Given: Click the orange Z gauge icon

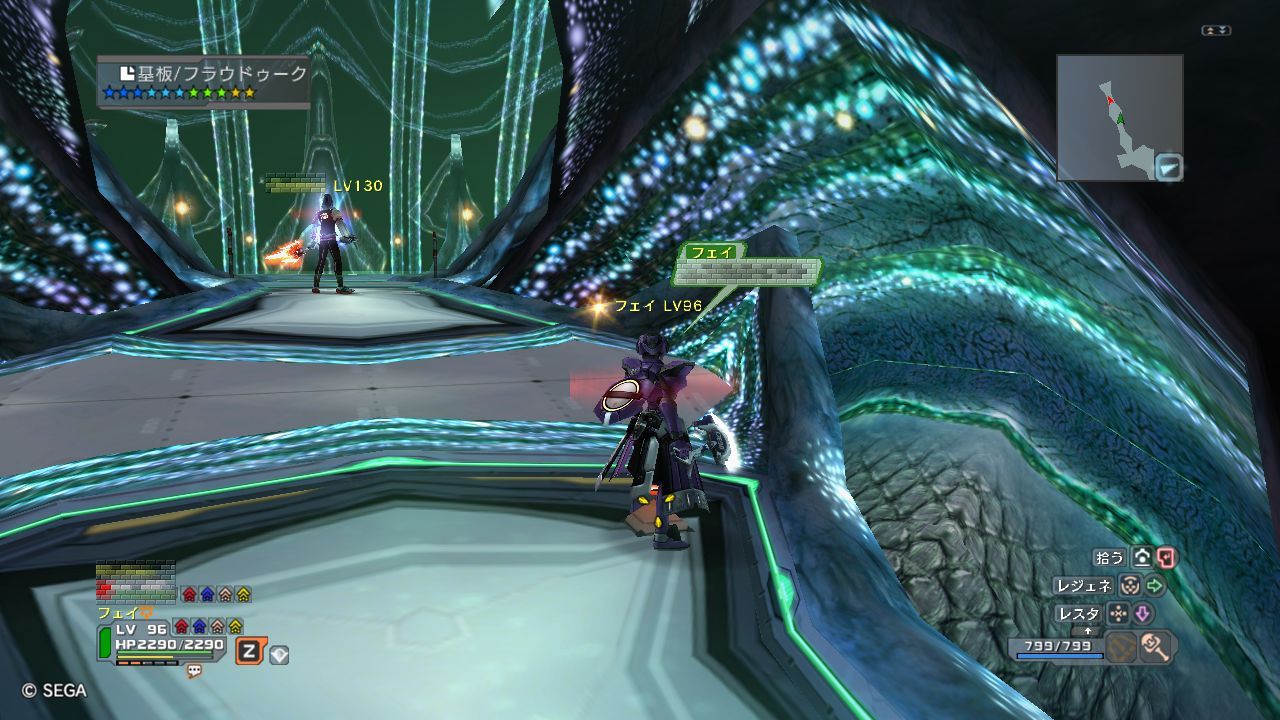Looking at the screenshot, I should point(250,652).
